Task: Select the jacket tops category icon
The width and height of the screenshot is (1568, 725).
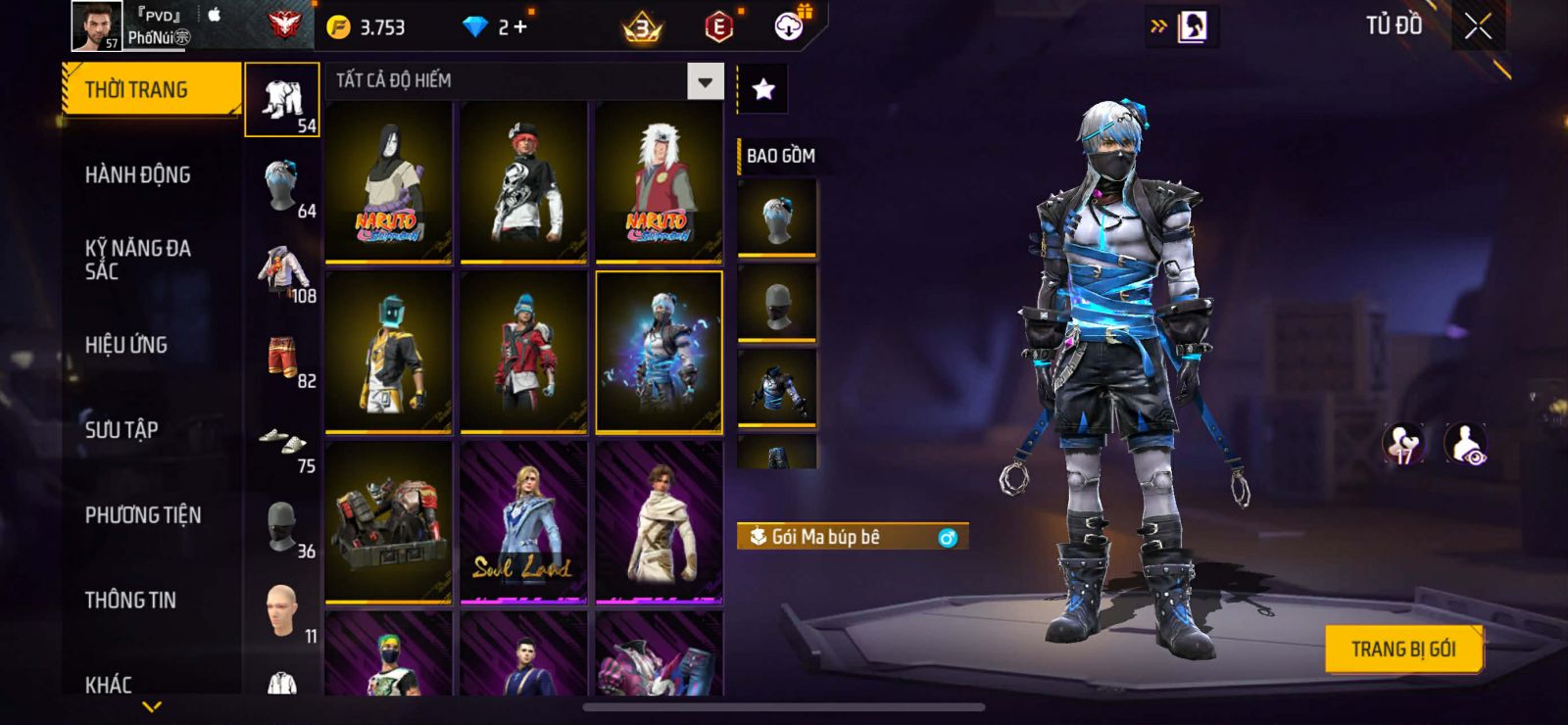Action: click(282, 271)
